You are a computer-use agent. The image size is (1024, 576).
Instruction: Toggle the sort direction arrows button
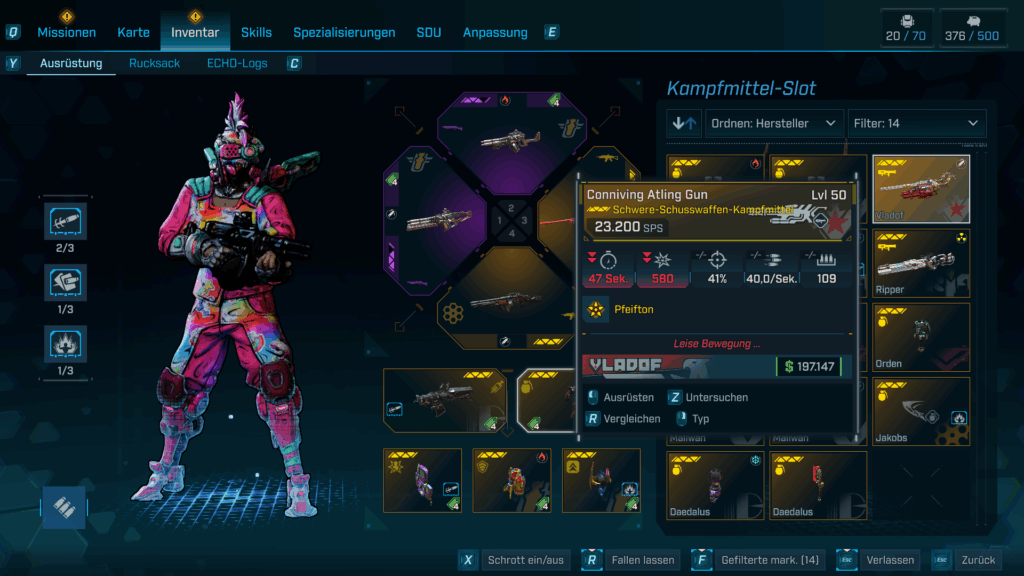point(685,123)
